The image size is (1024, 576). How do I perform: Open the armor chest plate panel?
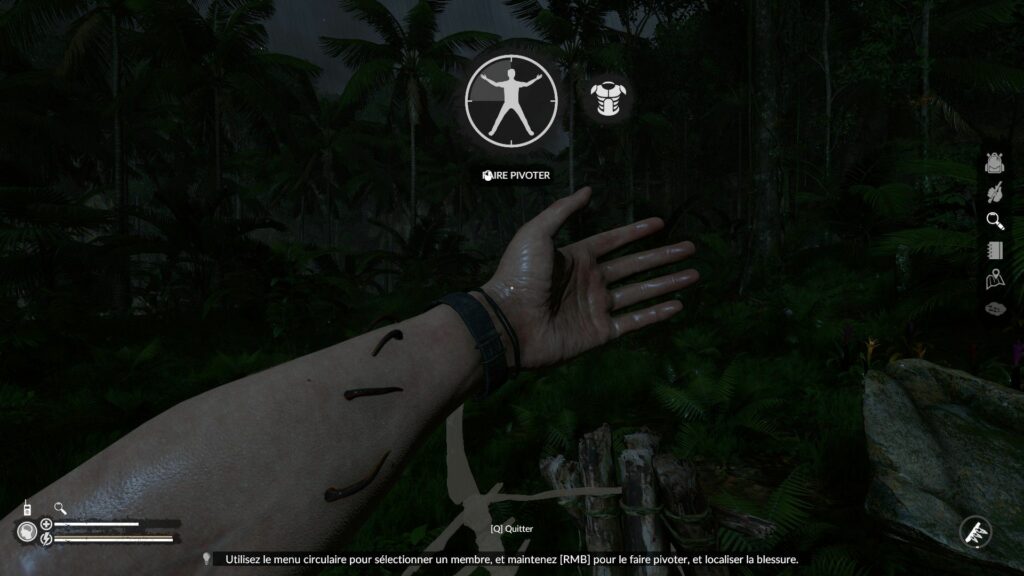(x=609, y=98)
